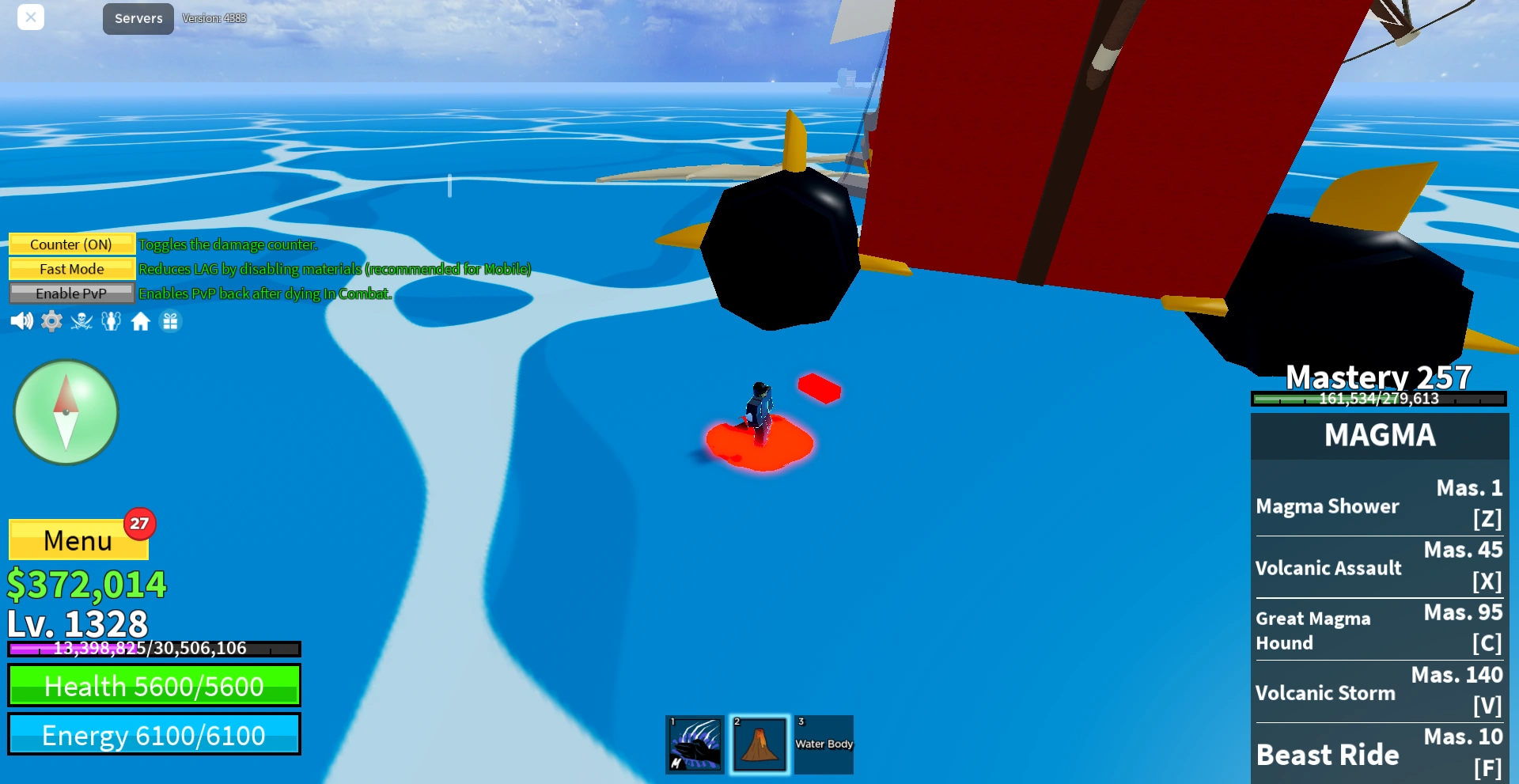Enable PvP after dying in combat
Viewport: 1519px width, 784px height.
(x=71, y=293)
